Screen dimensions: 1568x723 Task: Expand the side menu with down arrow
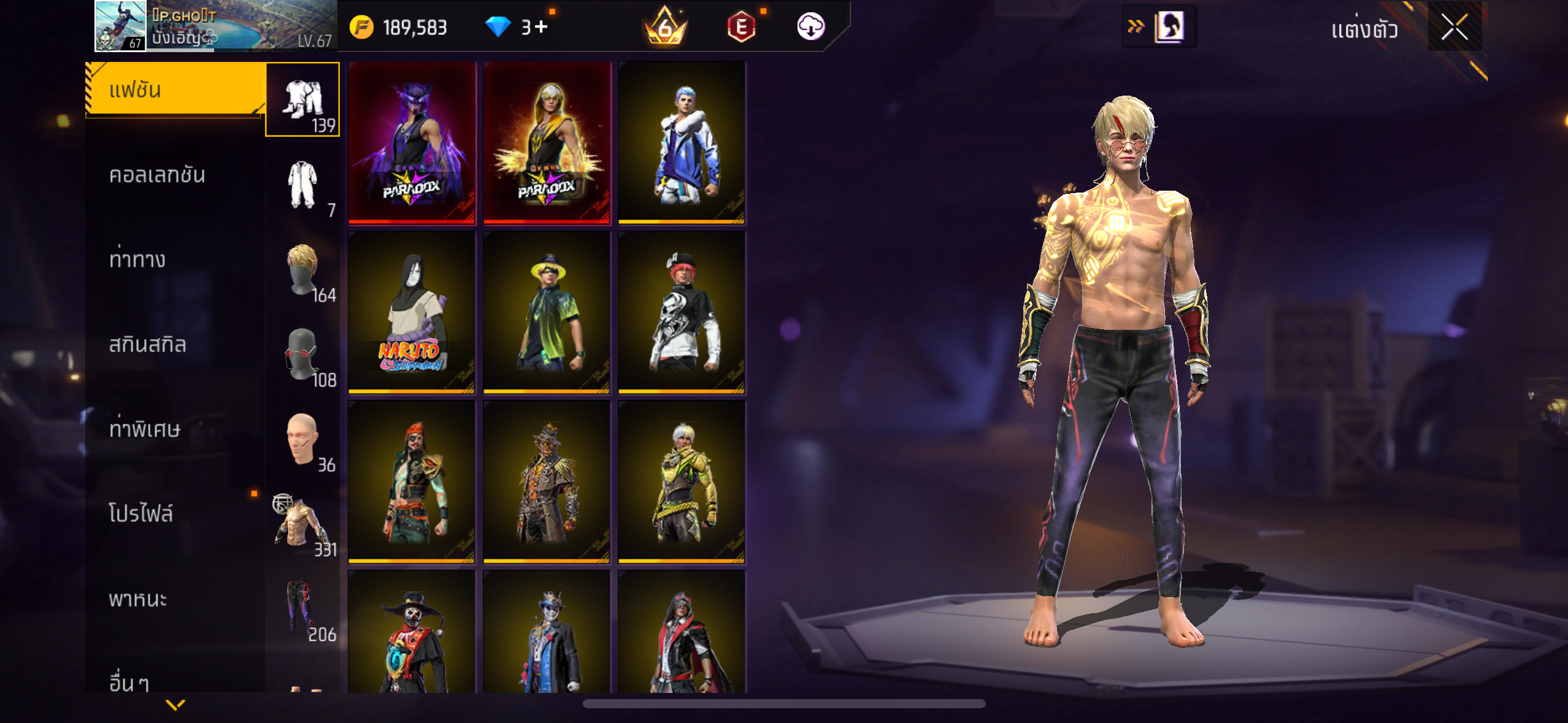pyautogui.click(x=175, y=705)
